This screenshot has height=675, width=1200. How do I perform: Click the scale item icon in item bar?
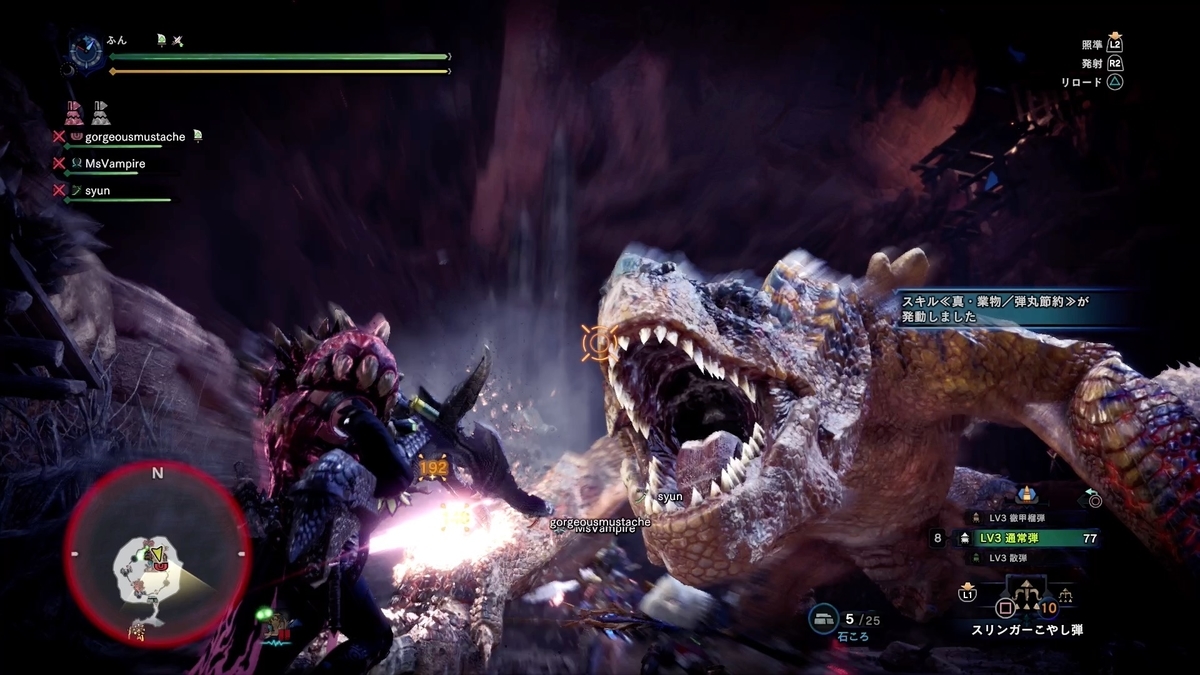(1066, 598)
